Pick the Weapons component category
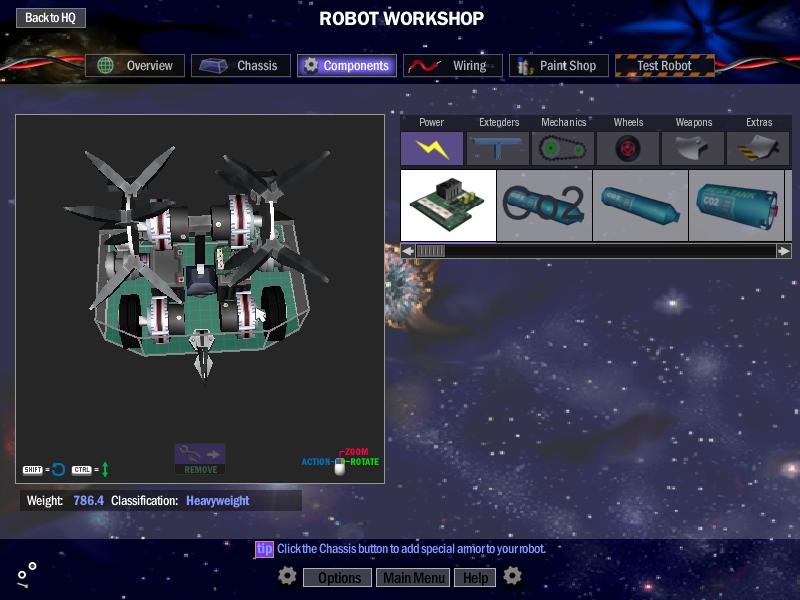 tap(694, 148)
